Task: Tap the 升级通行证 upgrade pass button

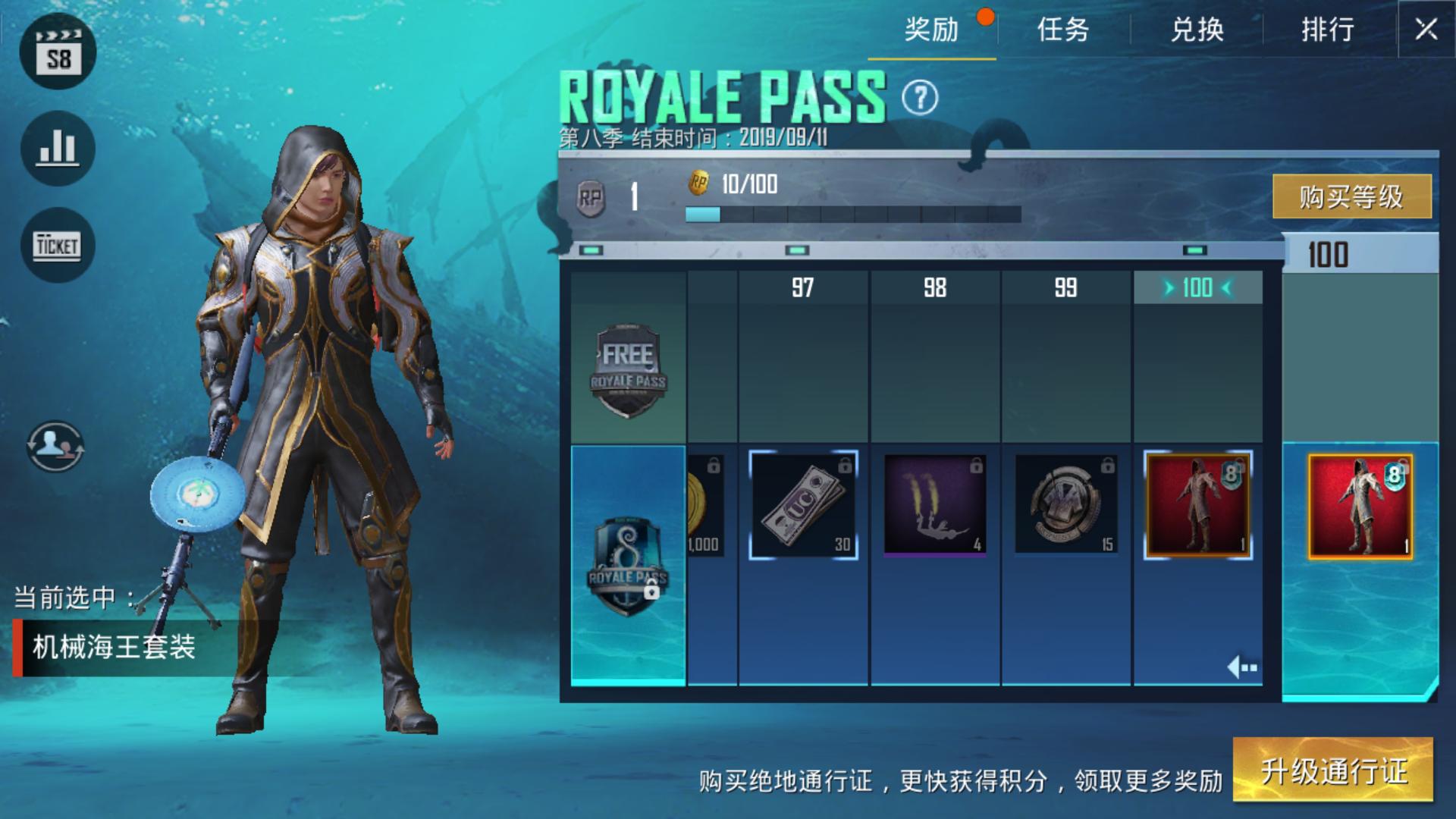Action: click(x=1333, y=770)
